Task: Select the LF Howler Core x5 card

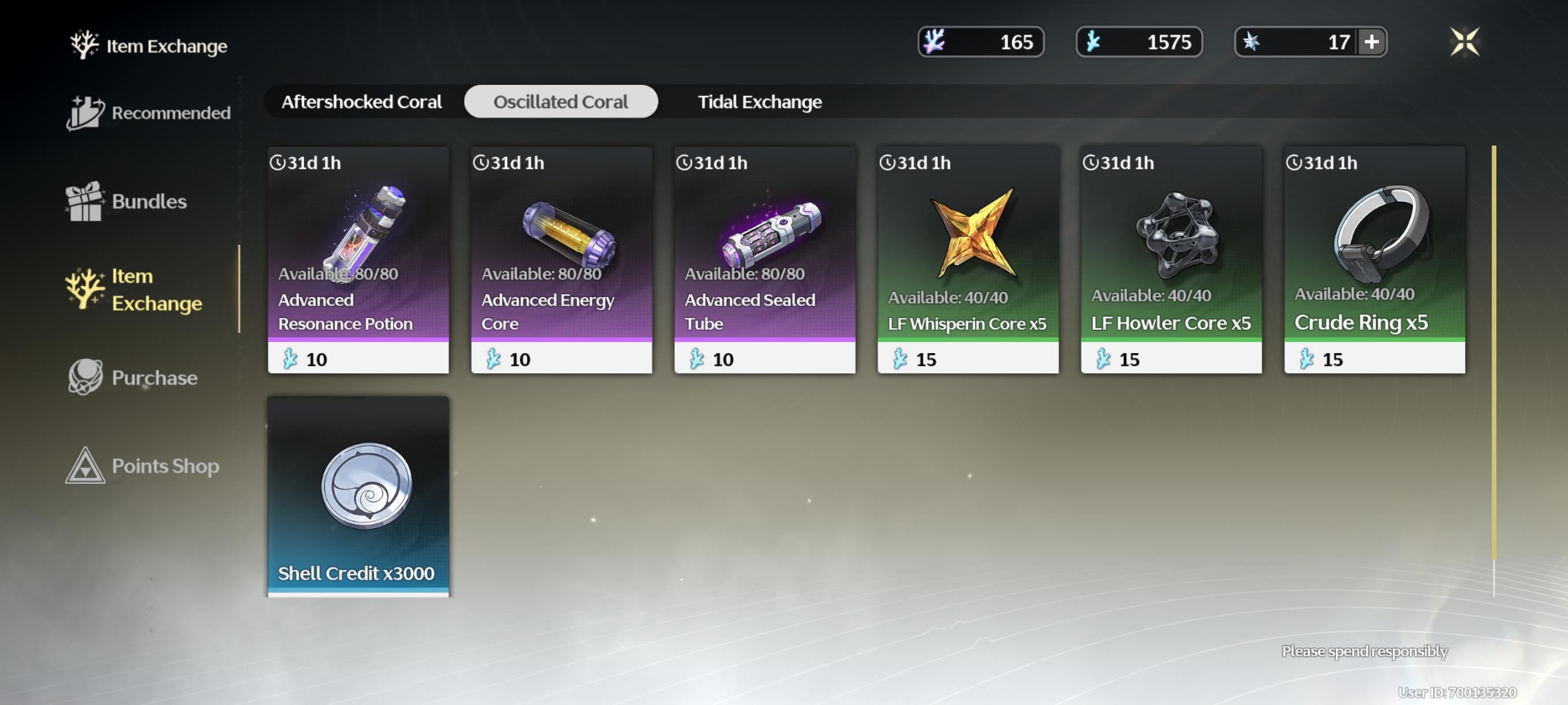Action: click(1171, 259)
